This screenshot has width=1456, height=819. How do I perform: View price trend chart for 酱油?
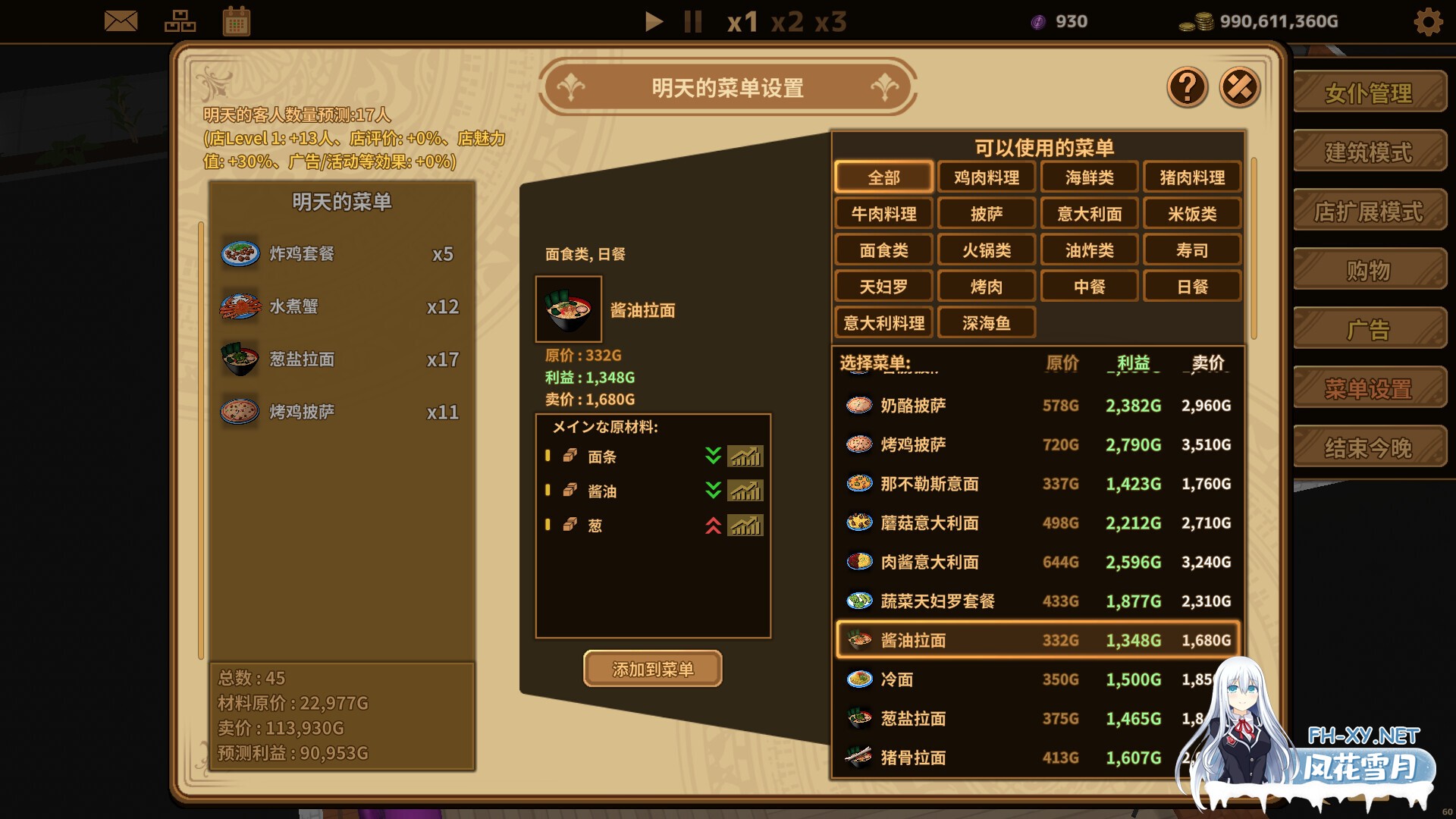(745, 491)
